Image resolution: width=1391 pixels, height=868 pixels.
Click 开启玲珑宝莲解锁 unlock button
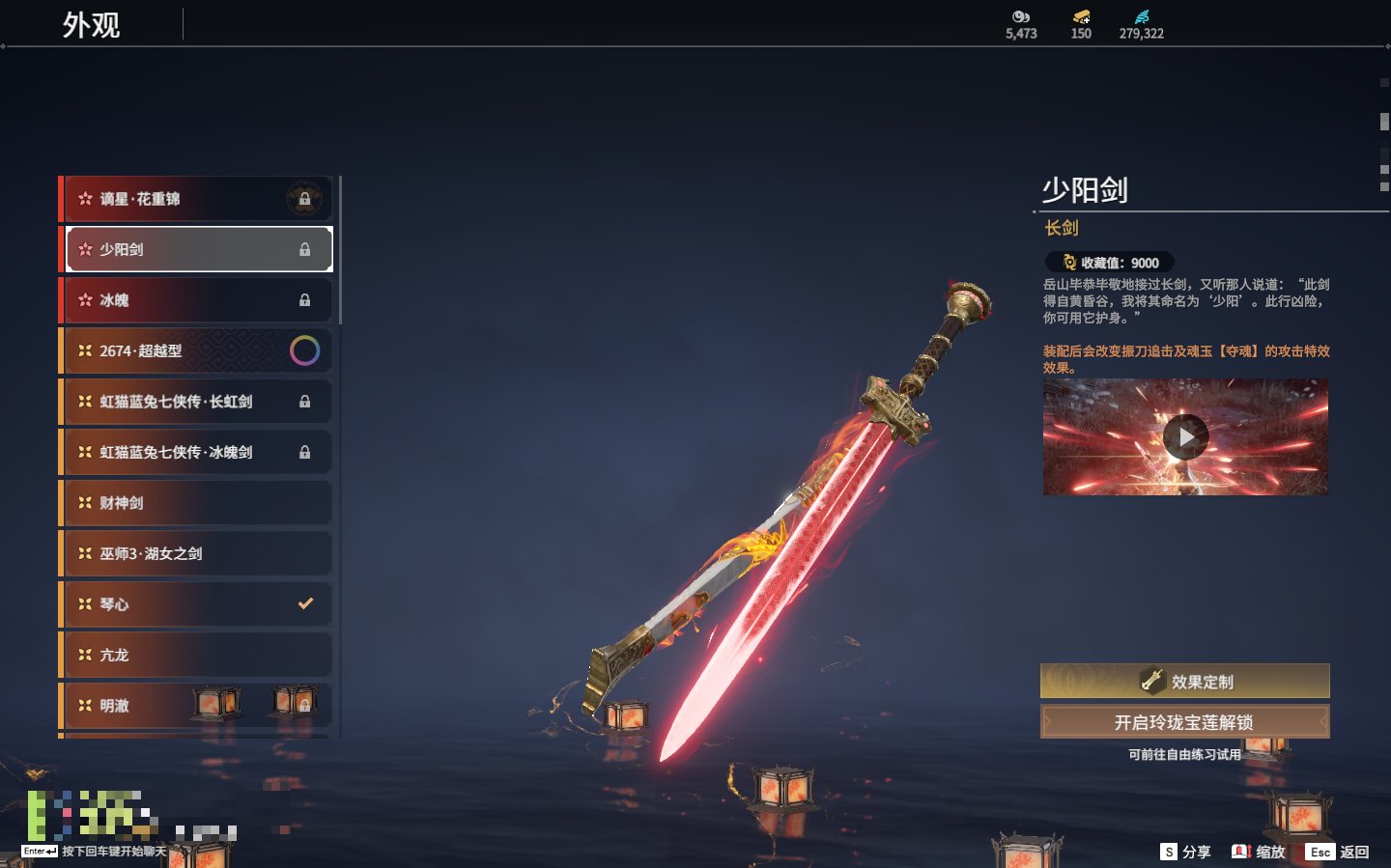pyautogui.click(x=1184, y=722)
